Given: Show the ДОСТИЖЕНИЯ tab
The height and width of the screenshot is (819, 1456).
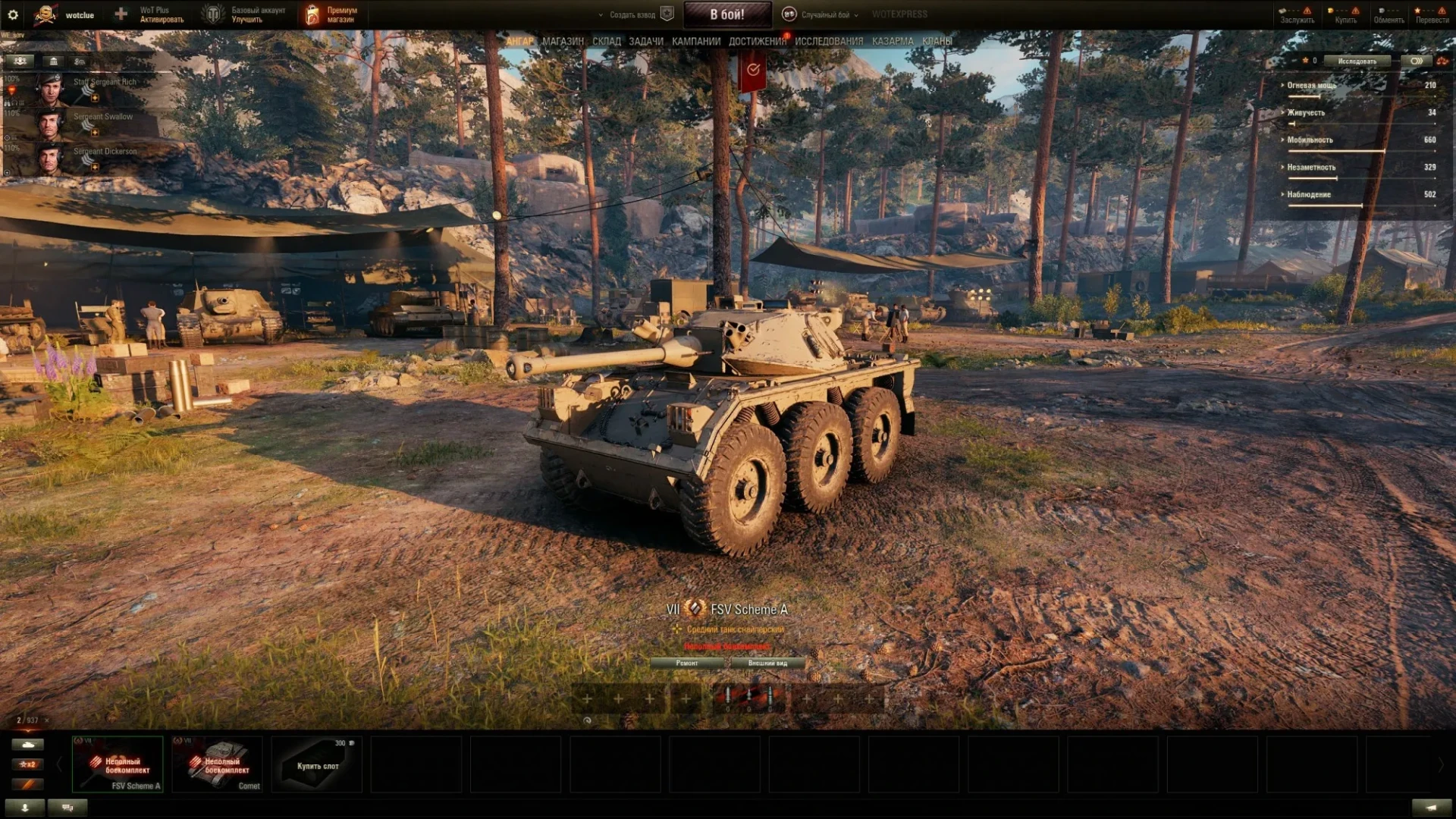Looking at the screenshot, I should coord(757,41).
